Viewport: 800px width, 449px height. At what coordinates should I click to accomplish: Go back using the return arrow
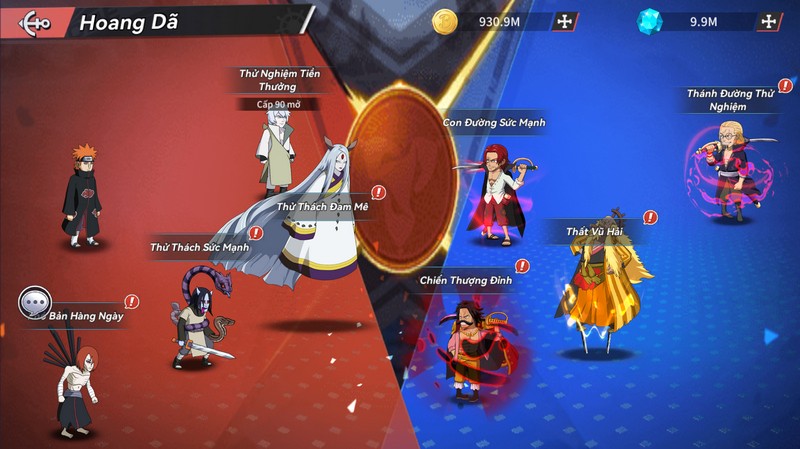coord(34,21)
